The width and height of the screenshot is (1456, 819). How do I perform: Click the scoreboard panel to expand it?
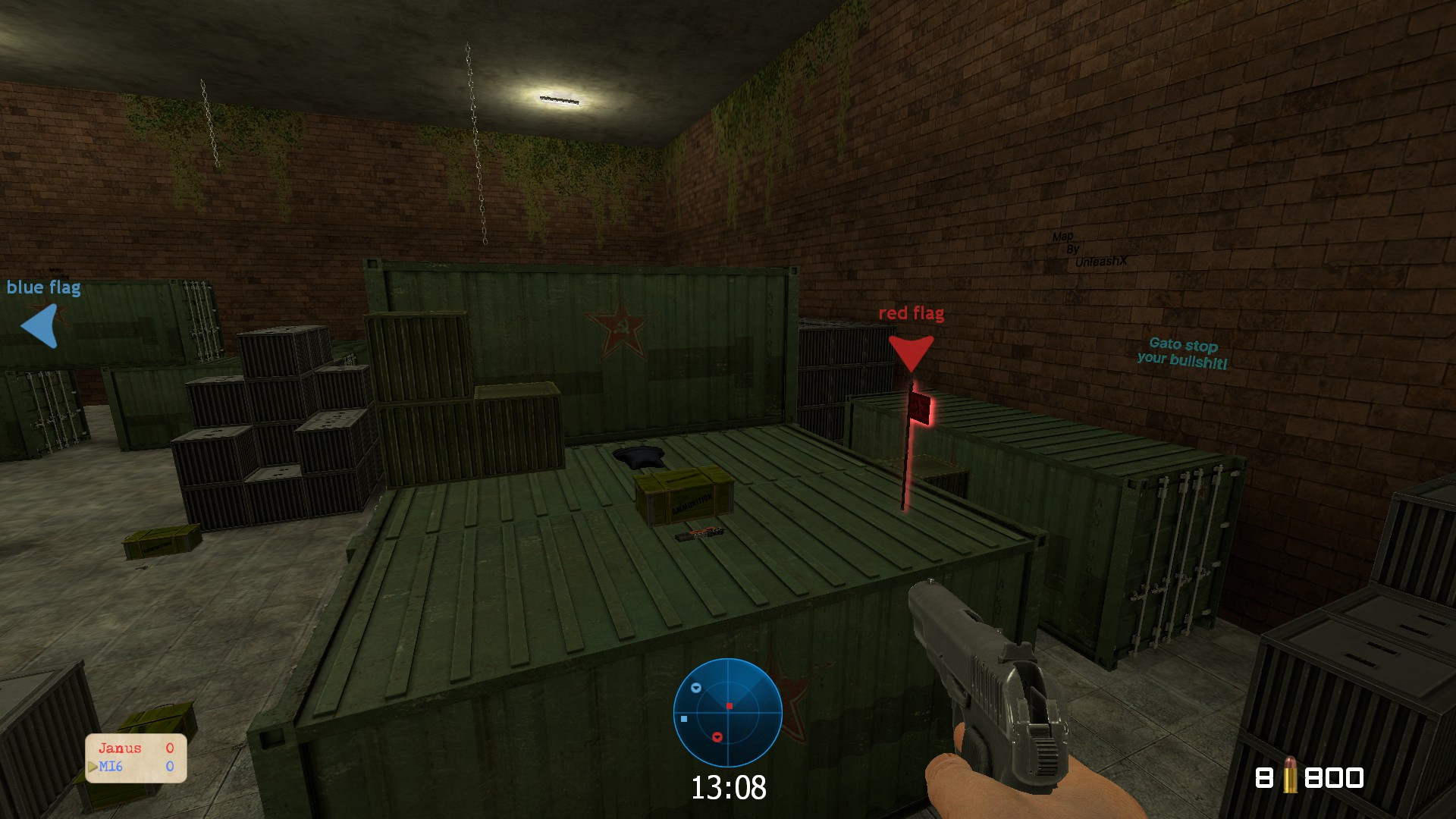point(134,758)
